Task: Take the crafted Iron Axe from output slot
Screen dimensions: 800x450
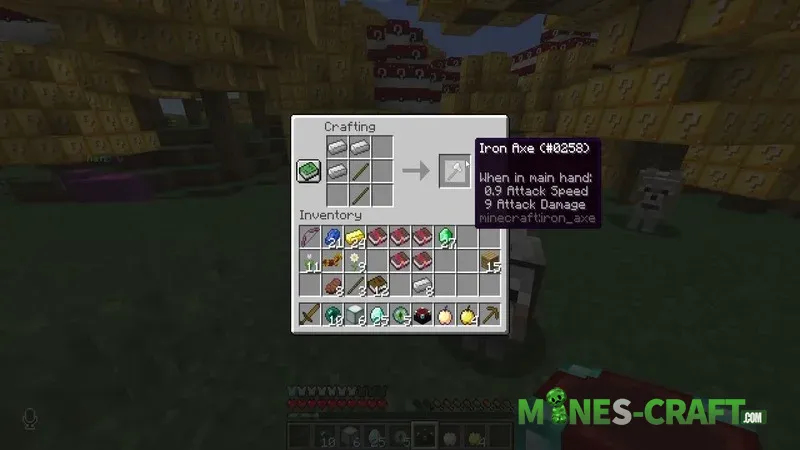Action: click(x=453, y=171)
